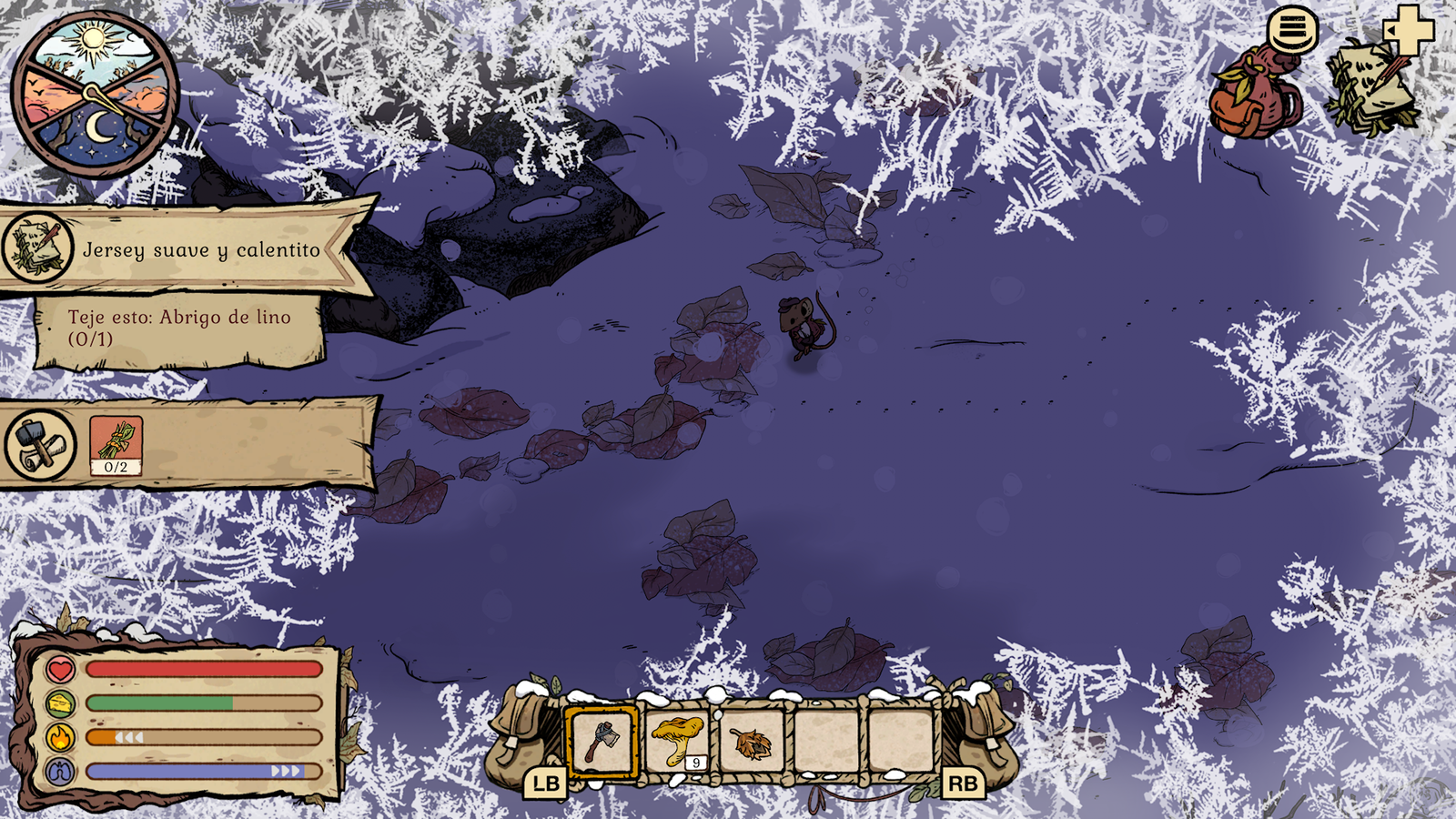Screen dimensions: 1456x819
Task: Choose the dry leaf hotbar slot
Action: pos(751,743)
